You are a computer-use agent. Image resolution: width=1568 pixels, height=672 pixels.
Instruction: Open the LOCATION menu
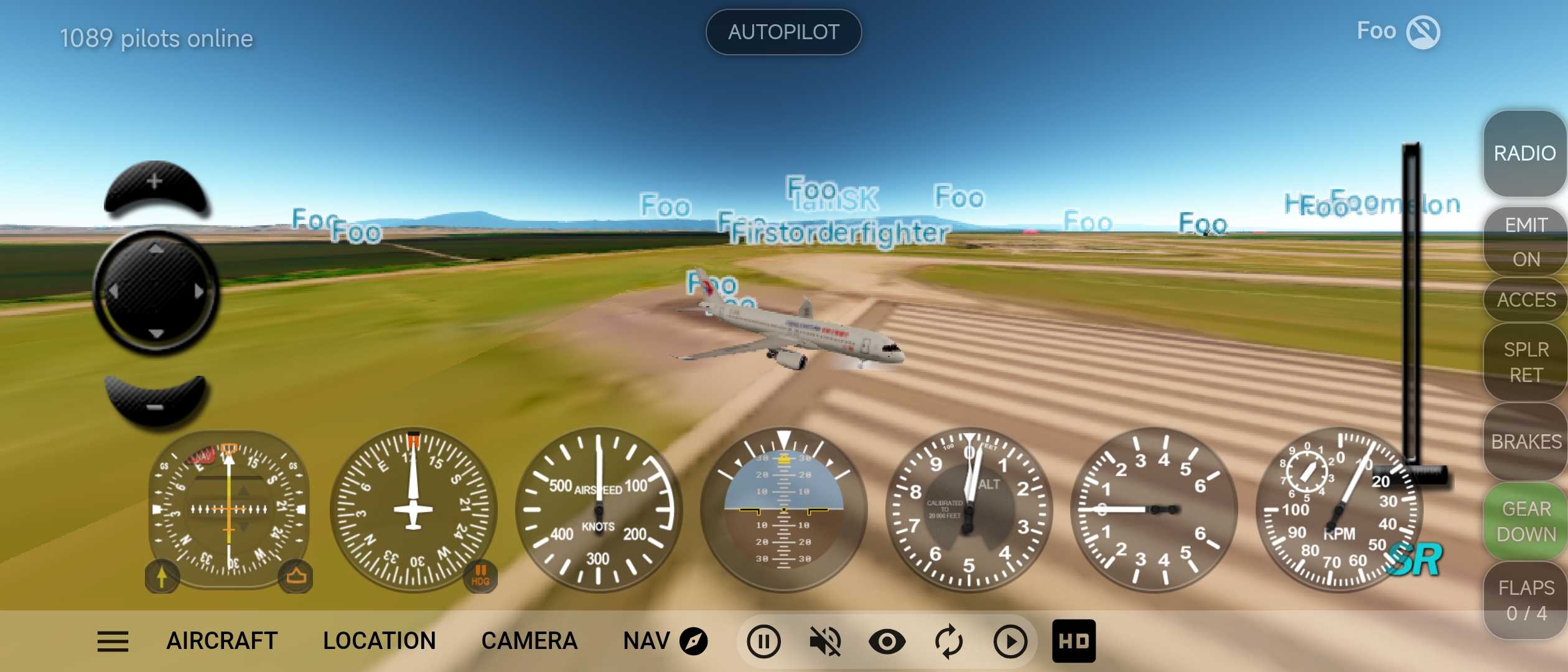pyautogui.click(x=380, y=641)
